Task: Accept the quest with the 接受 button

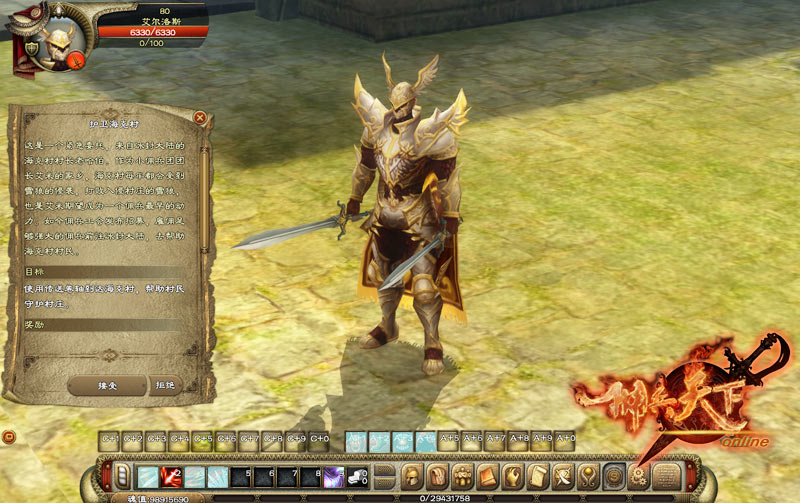Action: pyautogui.click(x=107, y=385)
